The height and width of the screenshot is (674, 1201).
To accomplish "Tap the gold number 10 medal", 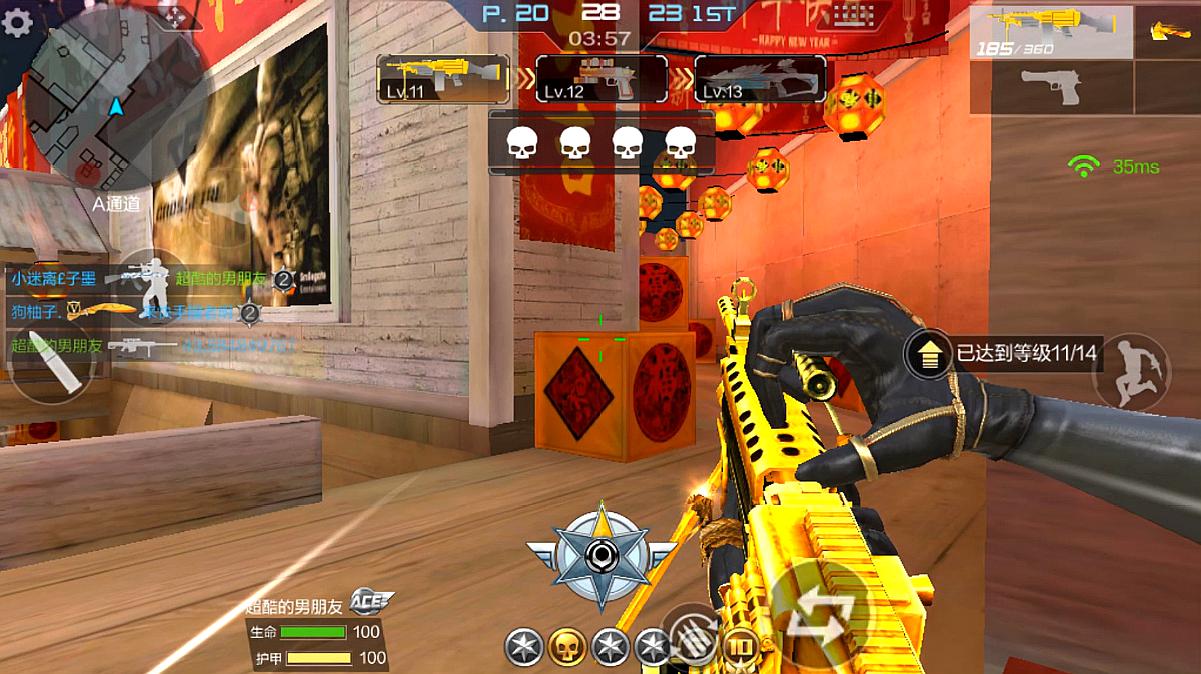I will (741, 647).
